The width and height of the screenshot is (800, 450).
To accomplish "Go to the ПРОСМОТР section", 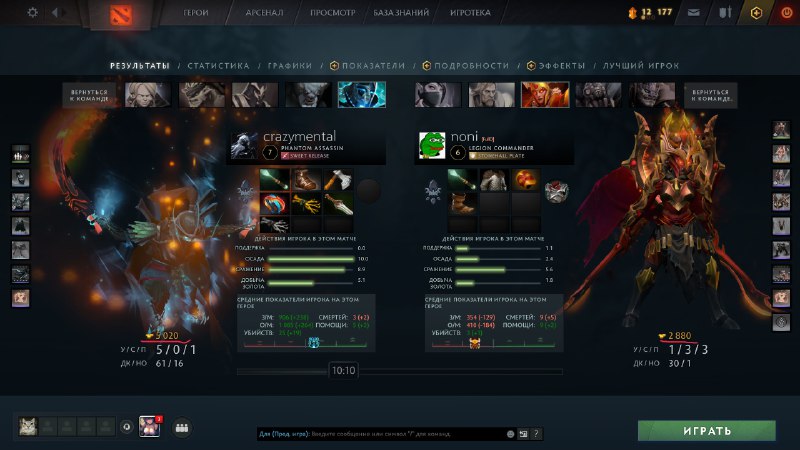I will [x=331, y=14].
